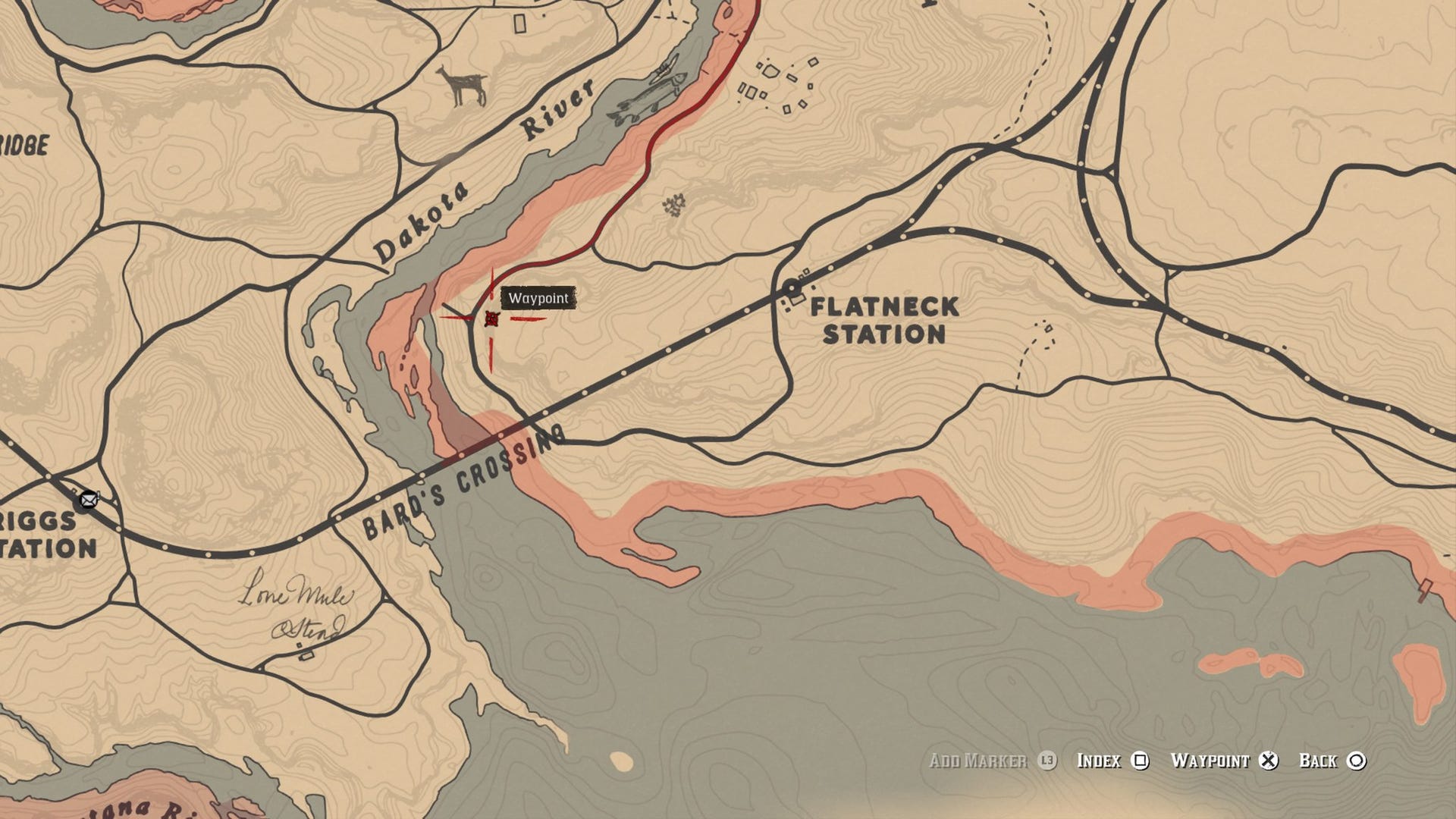Viewport: 1456px width, 819px height.
Task: Toggle a new marker with Add Marker
Action: click(978, 761)
